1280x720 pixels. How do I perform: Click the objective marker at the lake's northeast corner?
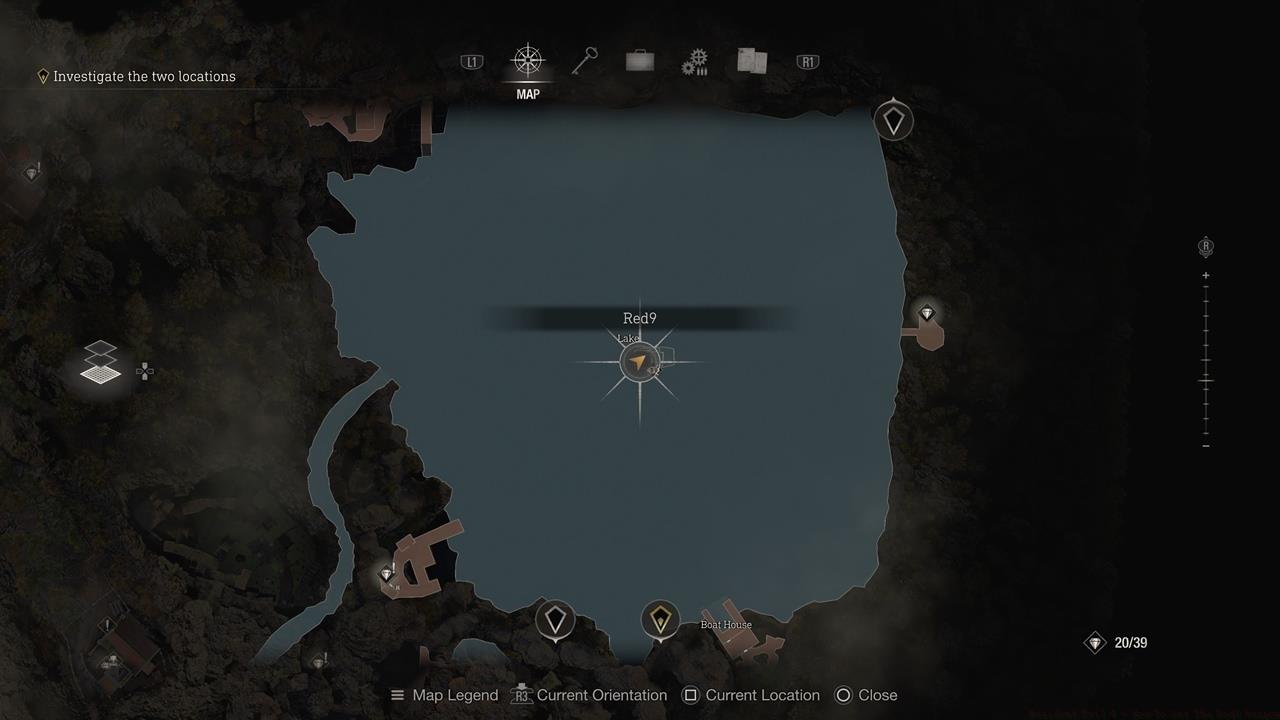pyautogui.click(x=893, y=121)
